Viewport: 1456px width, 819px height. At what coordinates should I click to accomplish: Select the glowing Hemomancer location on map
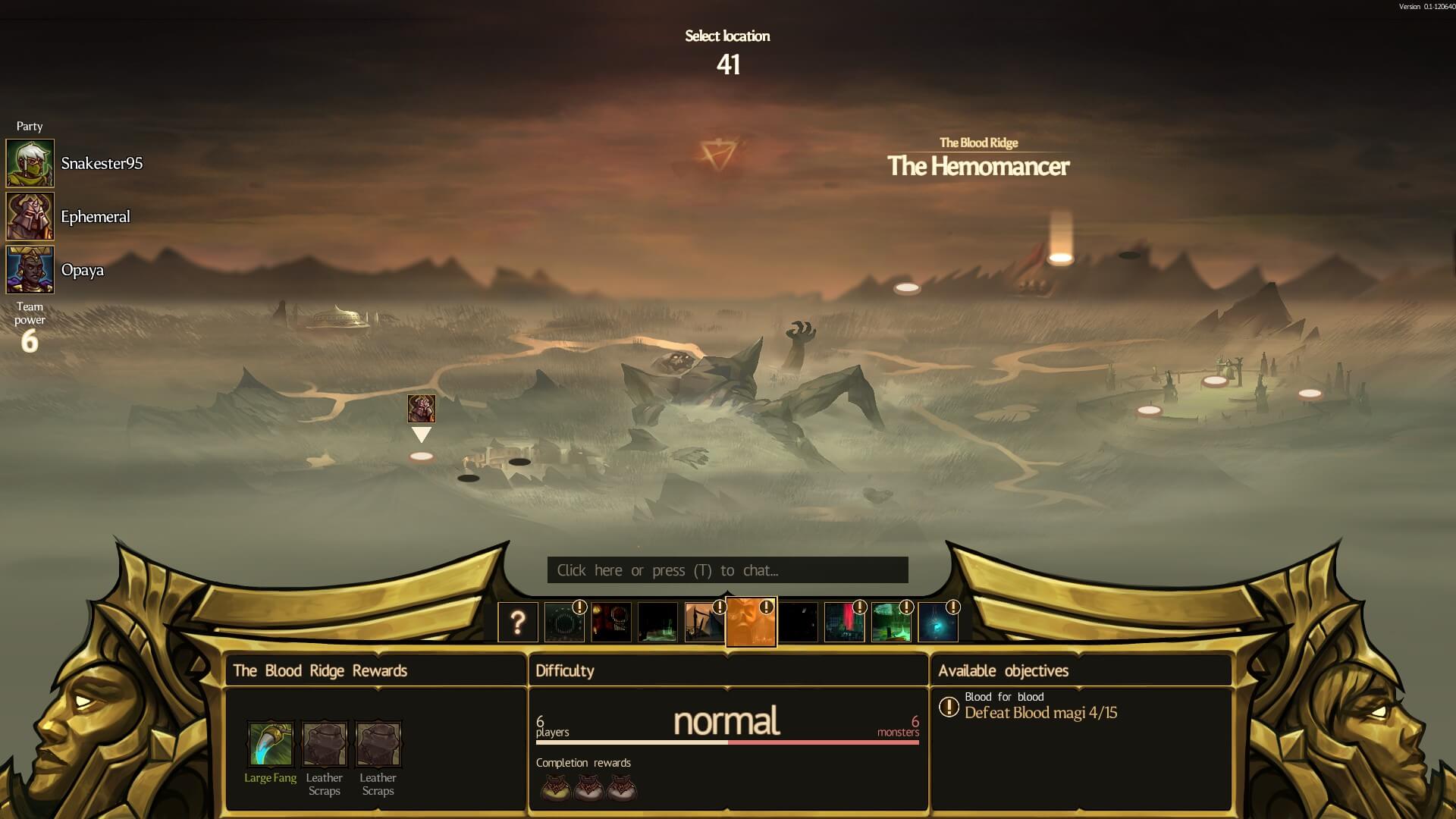click(x=1060, y=259)
